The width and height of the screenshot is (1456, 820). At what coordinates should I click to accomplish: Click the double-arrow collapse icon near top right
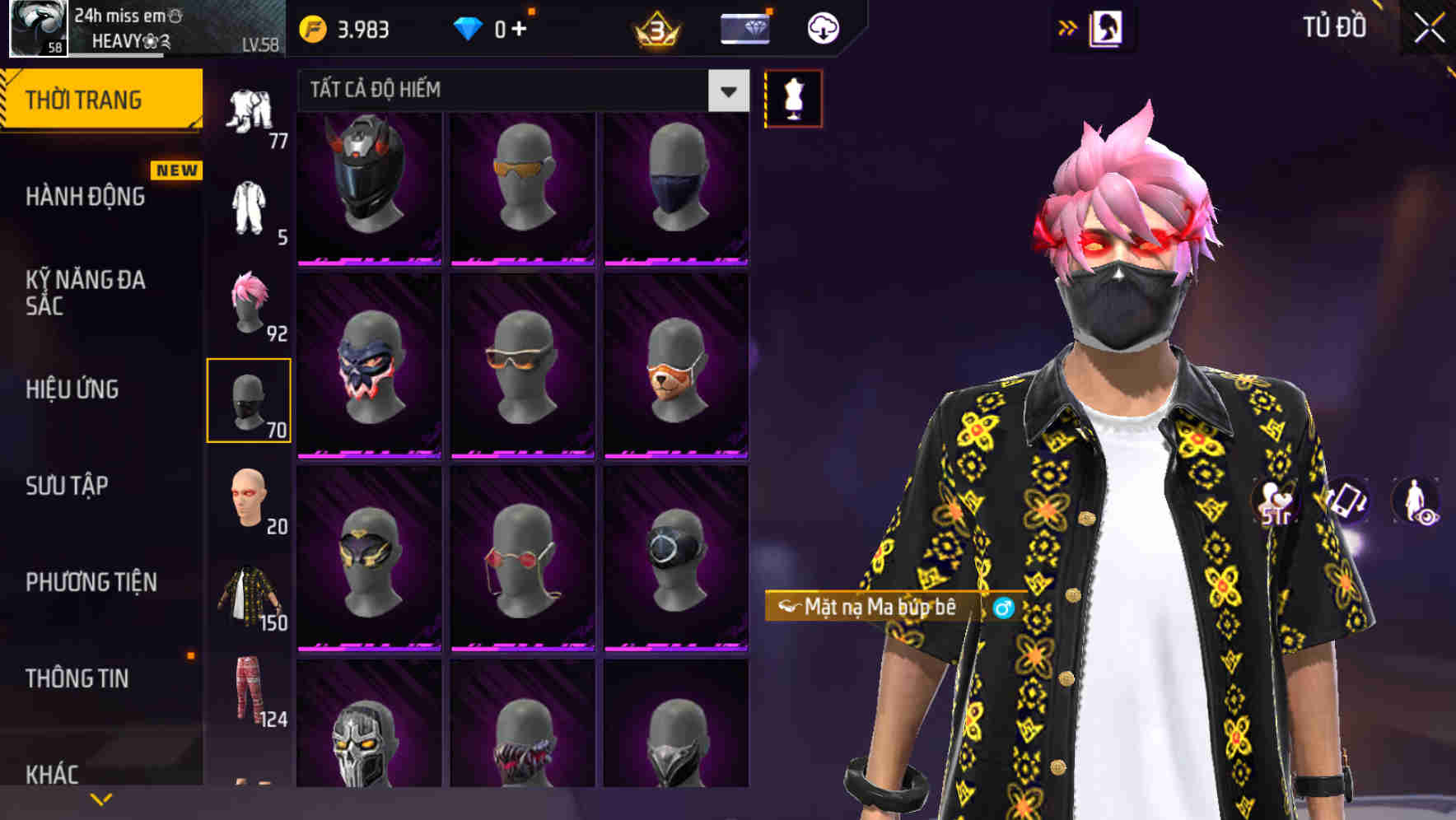pyautogui.click(x=1067, y=27)
